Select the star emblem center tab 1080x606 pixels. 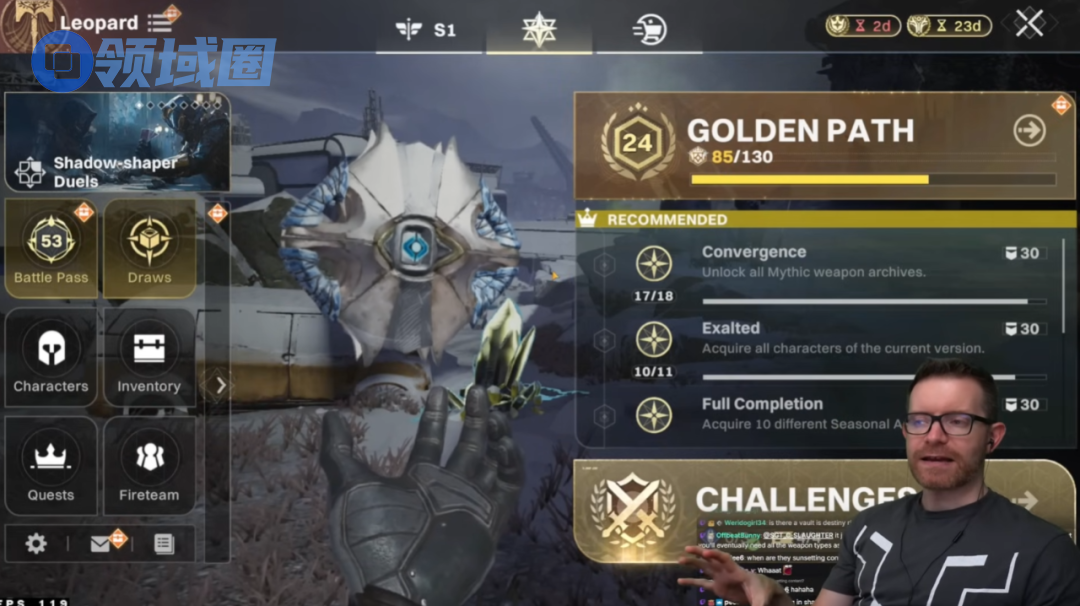(539, 29)
